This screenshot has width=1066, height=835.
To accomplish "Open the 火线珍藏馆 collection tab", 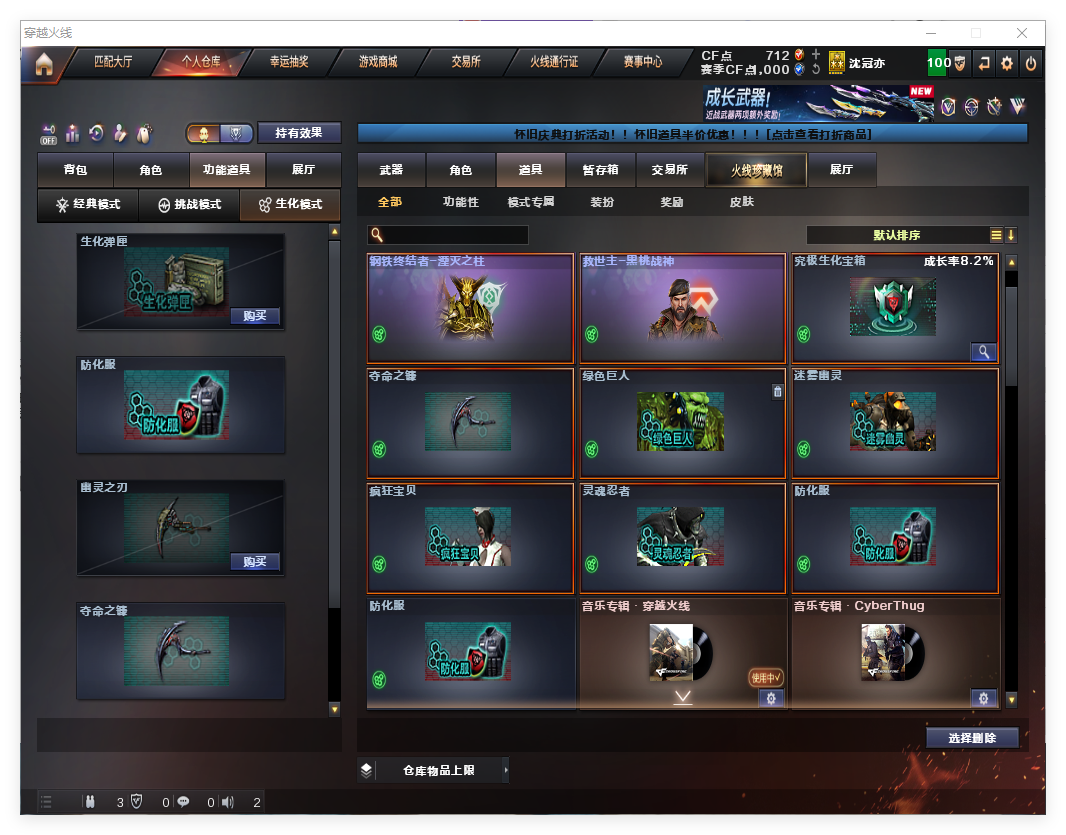I will click(x=756, y=170).
